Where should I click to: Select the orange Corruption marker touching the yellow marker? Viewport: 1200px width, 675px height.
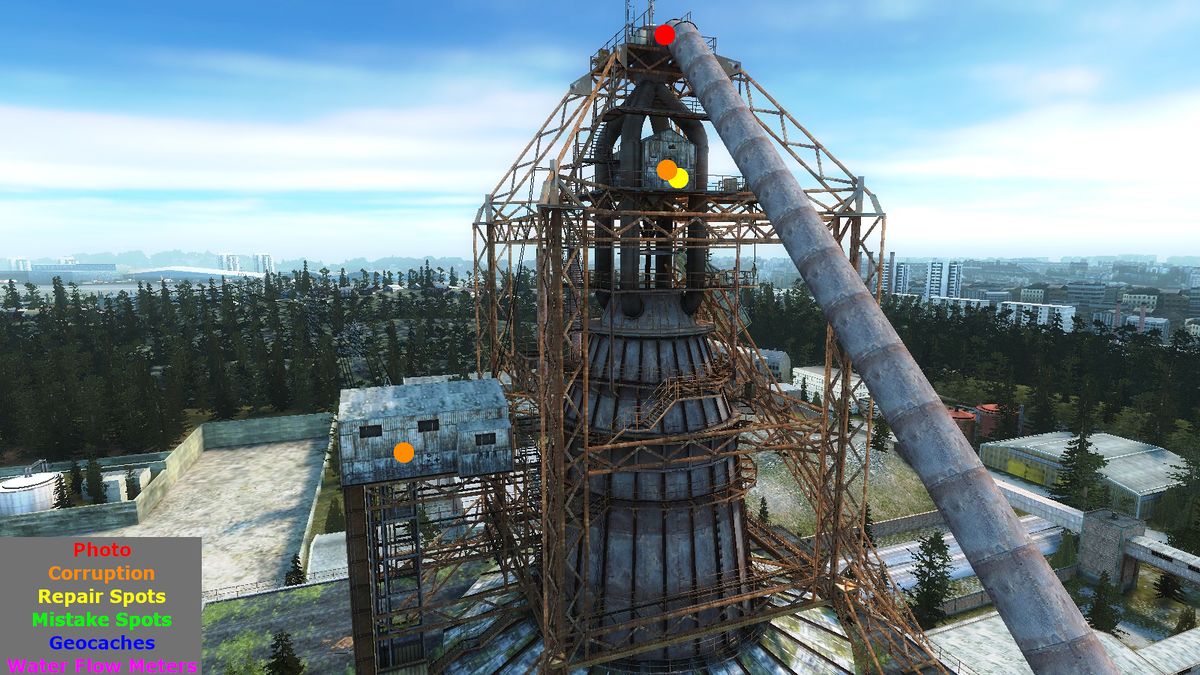click(665, 169)
